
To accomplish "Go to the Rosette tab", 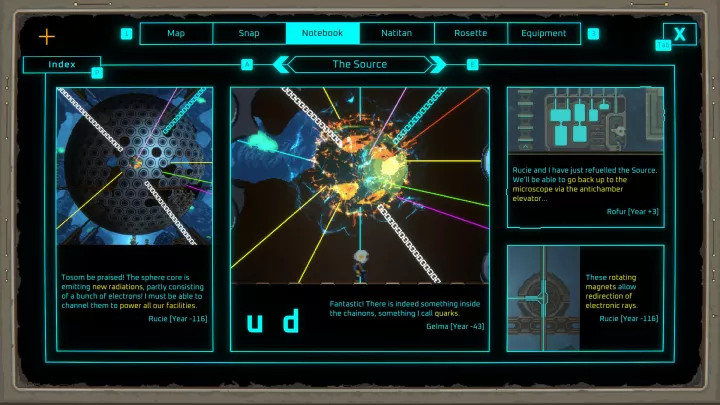I will 471,33.
